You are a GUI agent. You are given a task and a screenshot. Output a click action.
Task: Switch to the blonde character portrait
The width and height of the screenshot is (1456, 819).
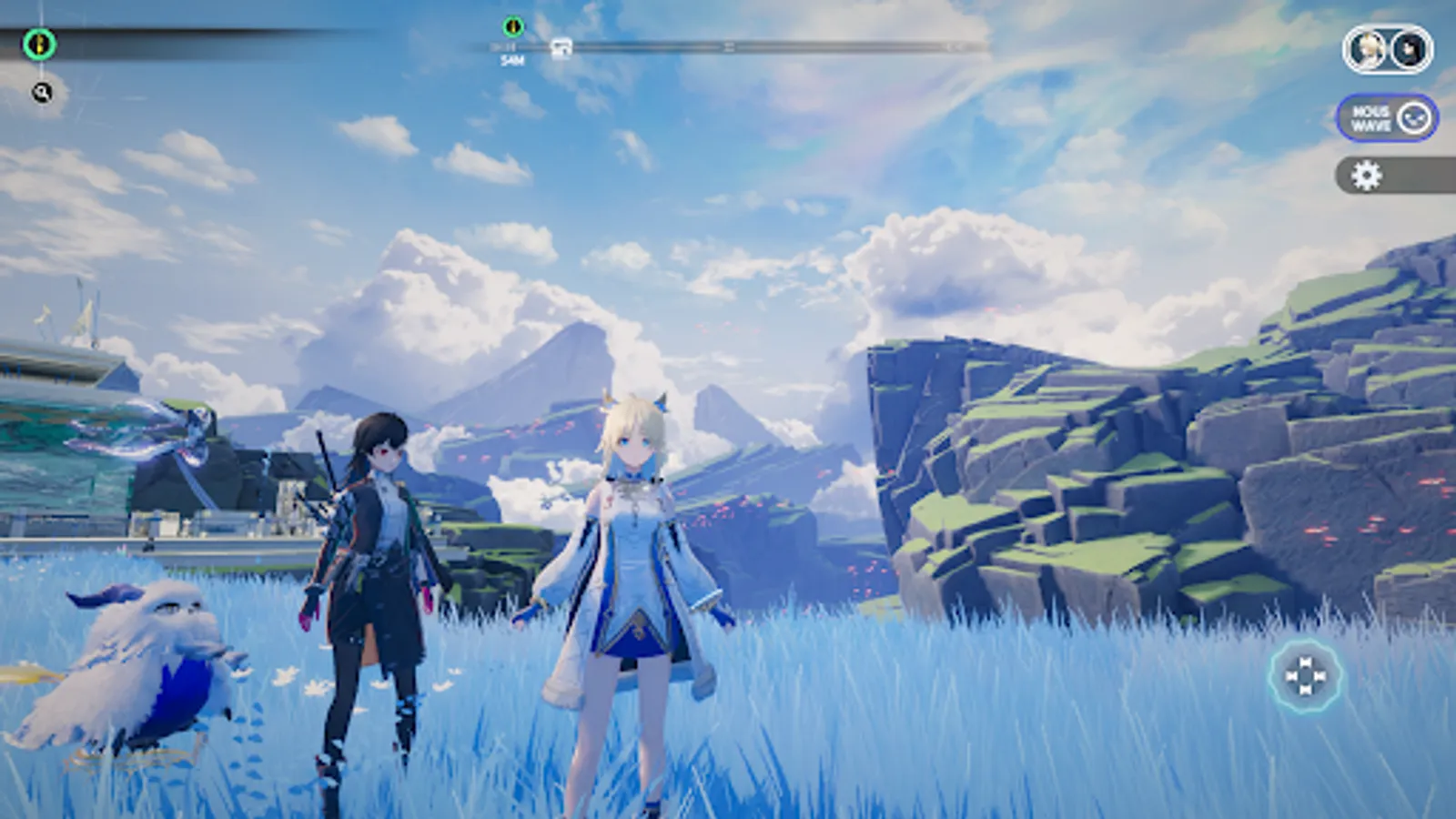pos(1365,50)
